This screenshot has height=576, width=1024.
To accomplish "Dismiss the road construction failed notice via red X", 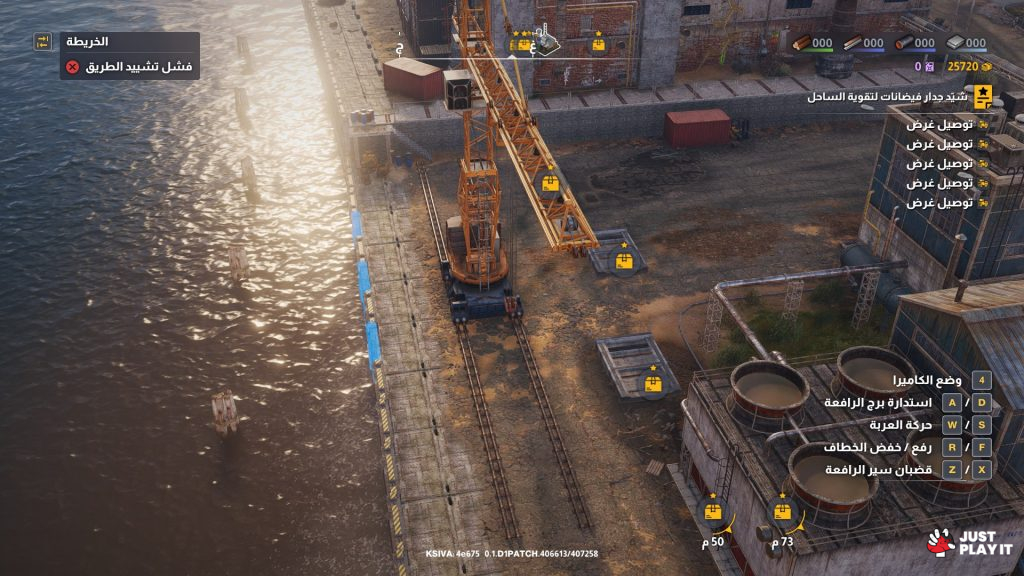I will coord(72,67).
